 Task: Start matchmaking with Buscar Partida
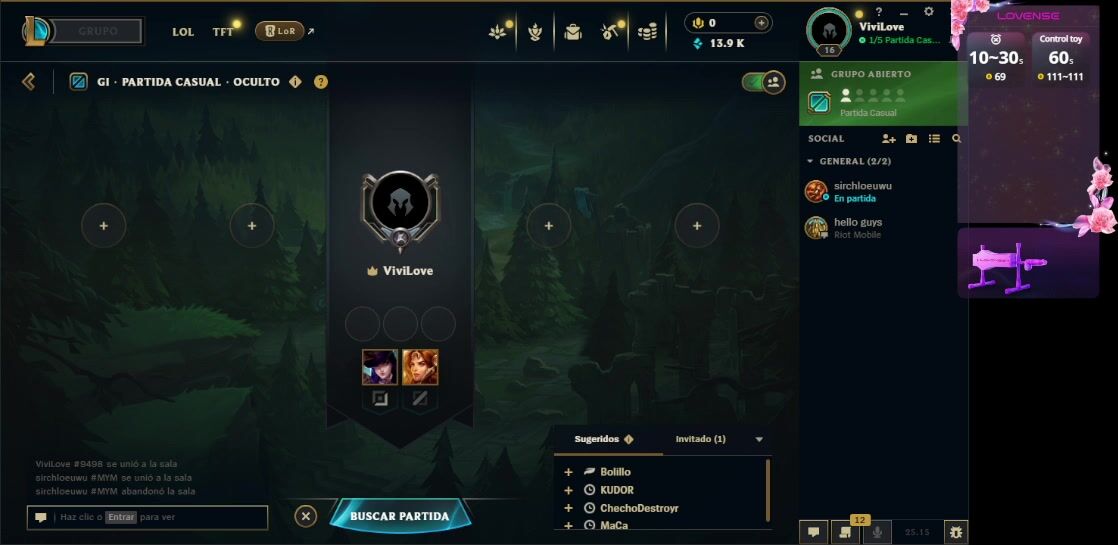pyautogui.click(x=399, y=516)
